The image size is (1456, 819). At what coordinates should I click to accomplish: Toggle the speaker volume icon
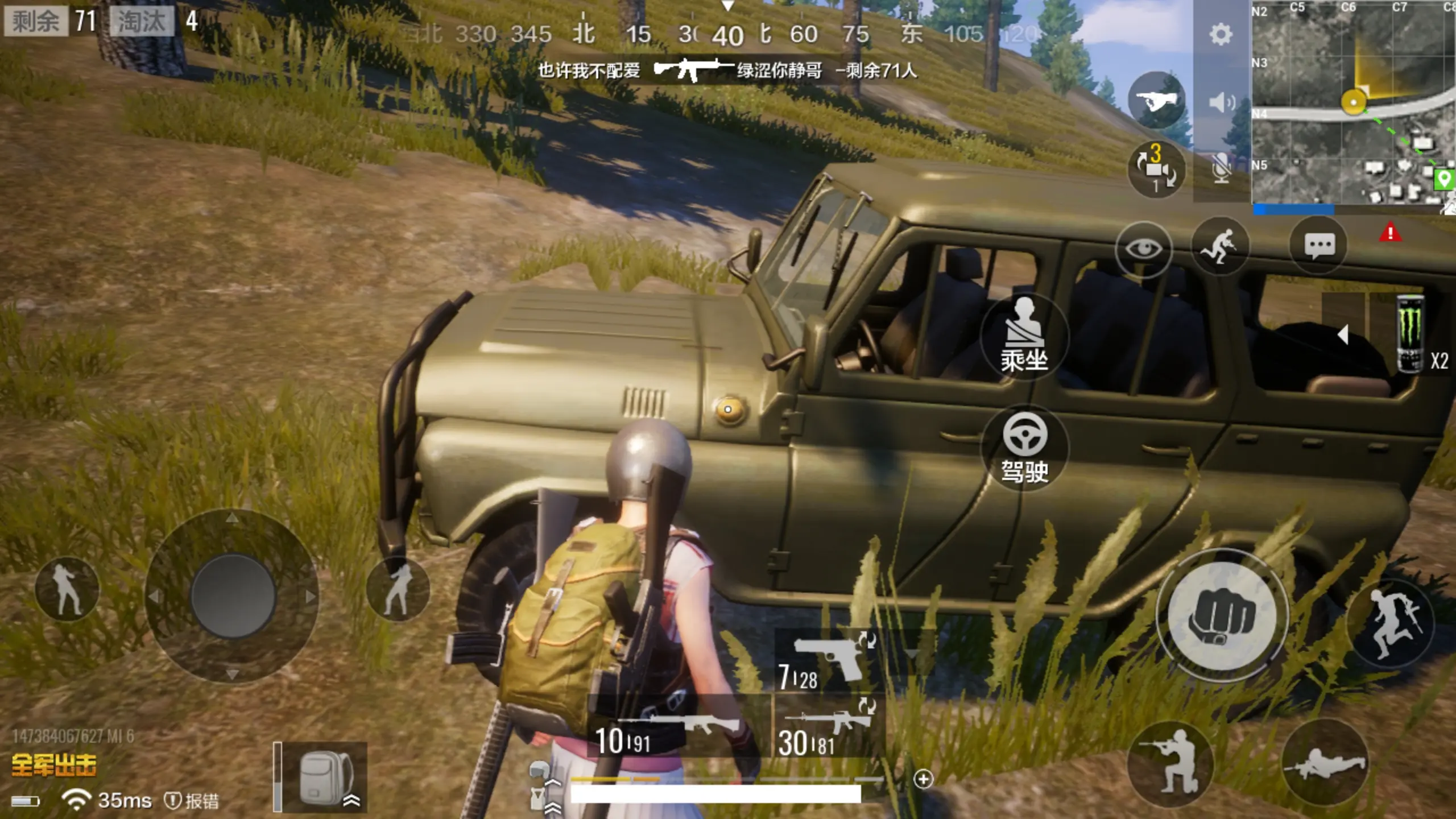tap(1221, 103)
